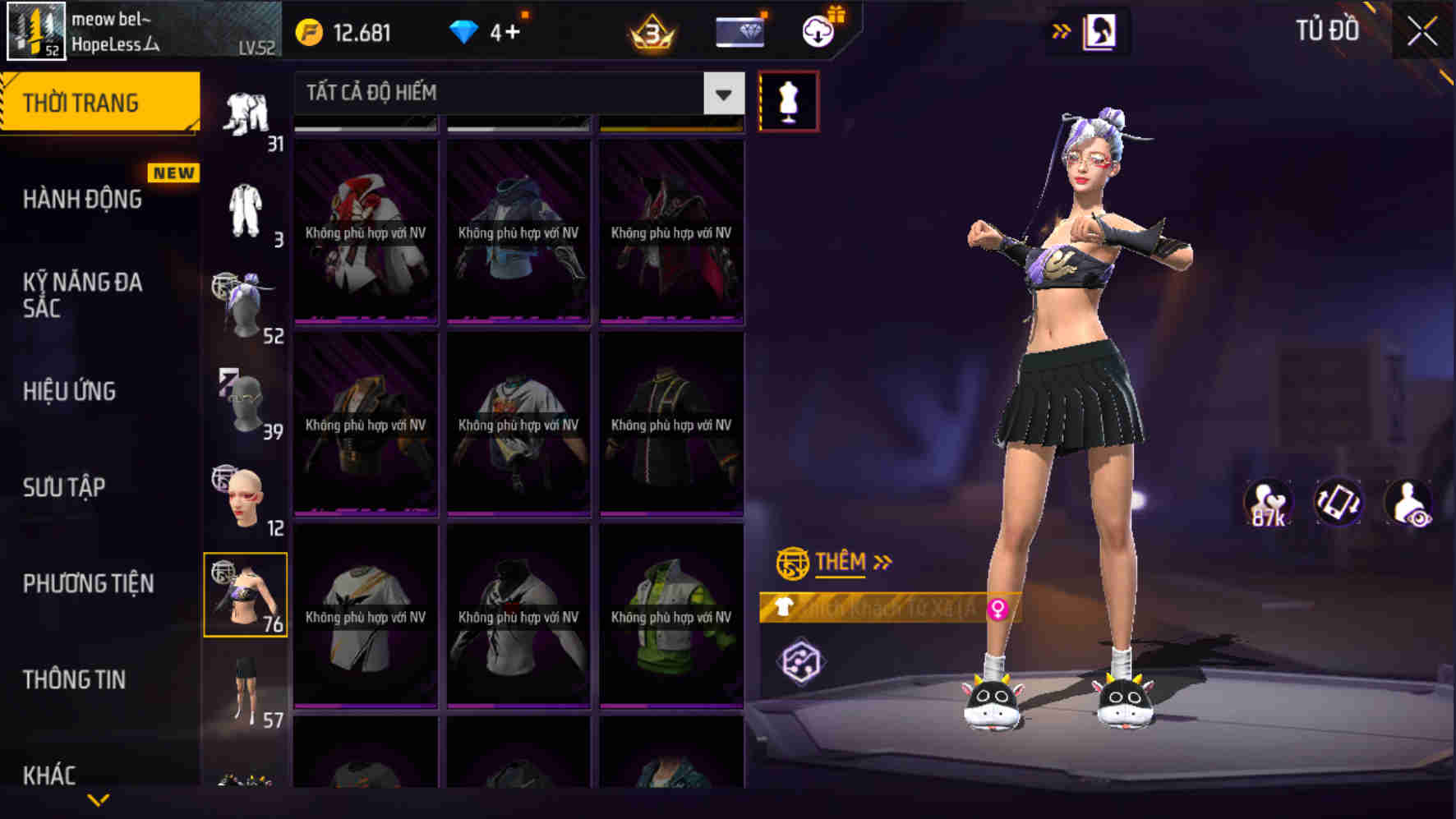The height and width of the screenshot is (819, 1456).
Task: Expand the THÊM section chevrons
Action: 883,562
